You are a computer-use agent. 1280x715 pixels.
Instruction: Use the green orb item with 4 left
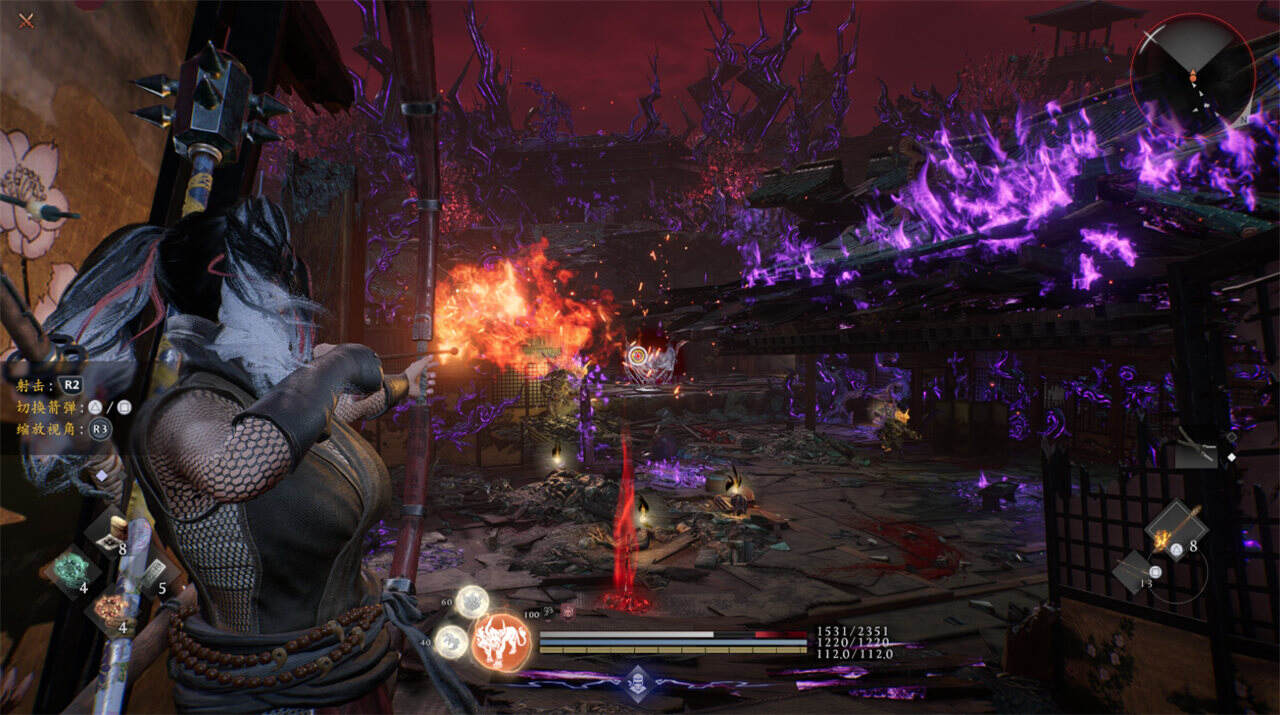coord(72,571)
